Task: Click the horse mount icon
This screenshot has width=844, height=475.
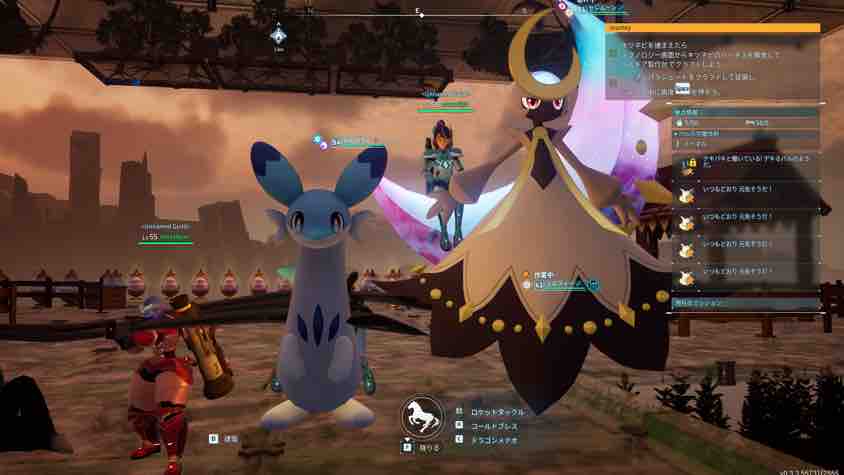Action: [421, 416]
